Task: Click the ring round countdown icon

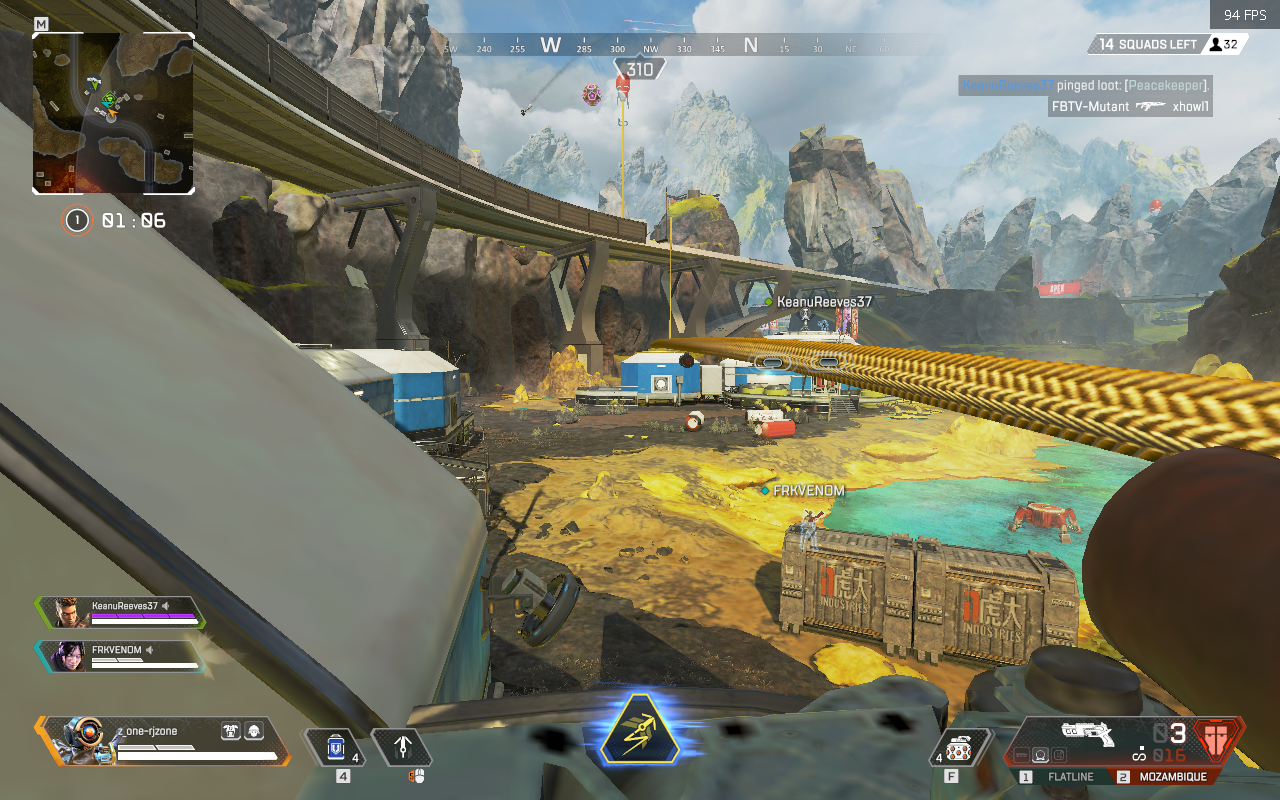Action: (x=76, y=220)
